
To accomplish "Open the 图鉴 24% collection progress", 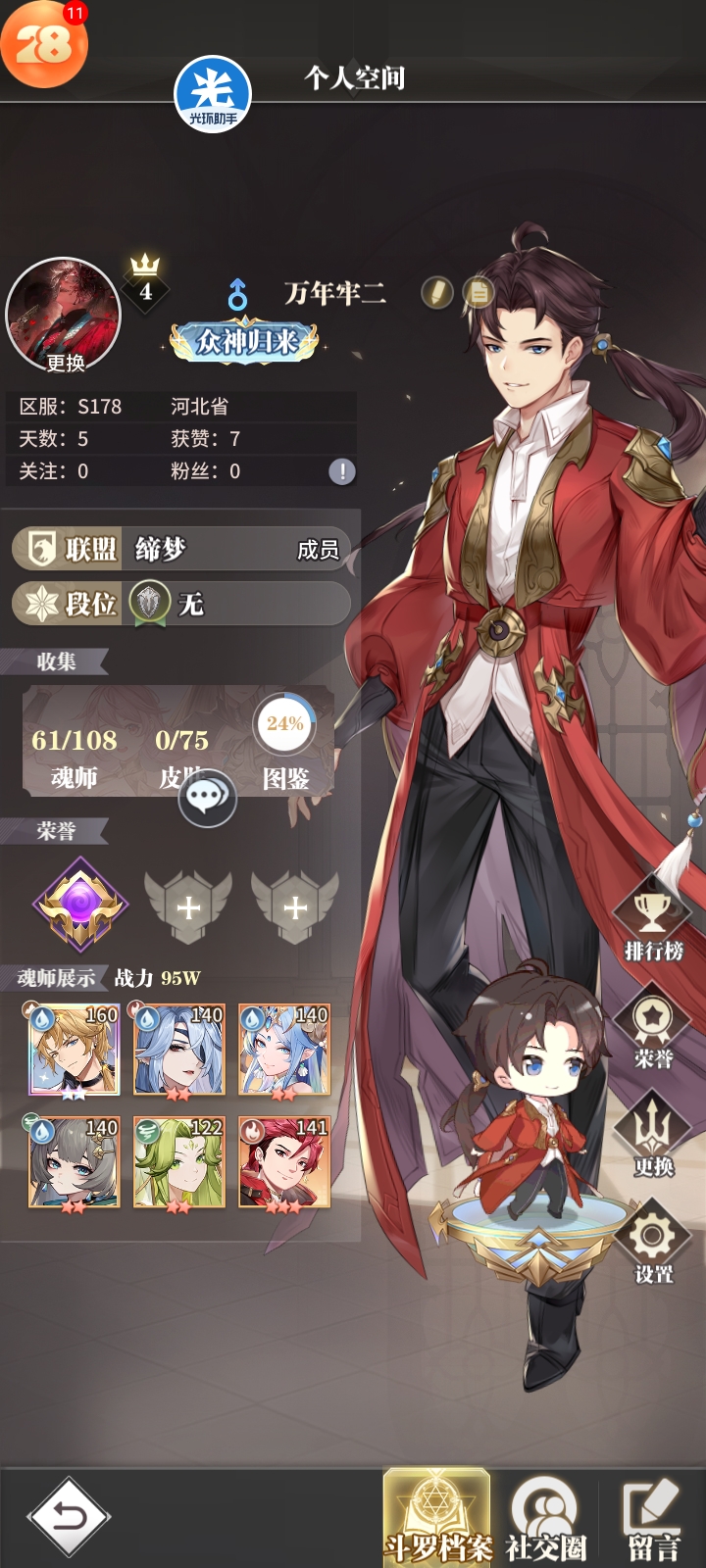I will coord(285,747).
